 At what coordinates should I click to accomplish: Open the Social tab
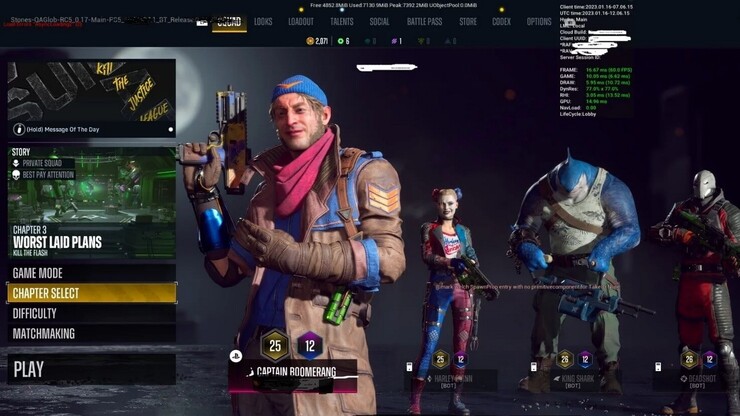(x=379, y=21)
